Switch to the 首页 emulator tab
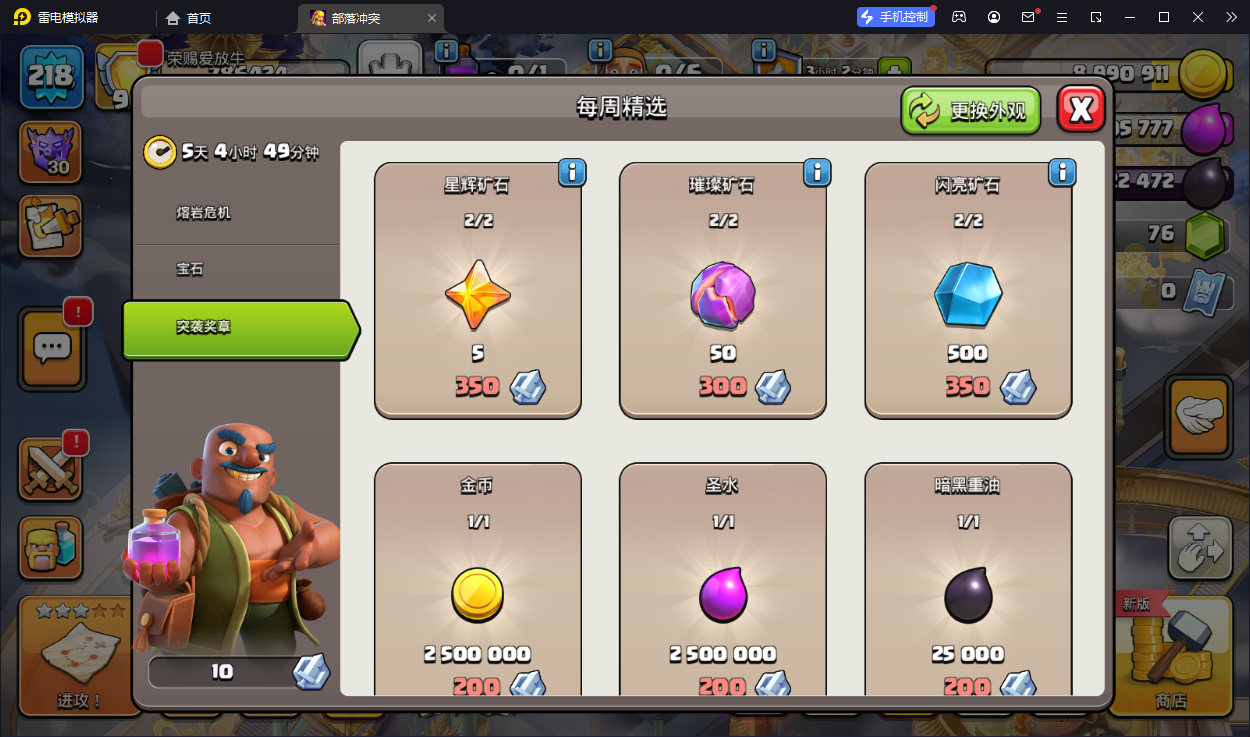1250x737 pixels. pyautogui.click(x=189, y=18)
